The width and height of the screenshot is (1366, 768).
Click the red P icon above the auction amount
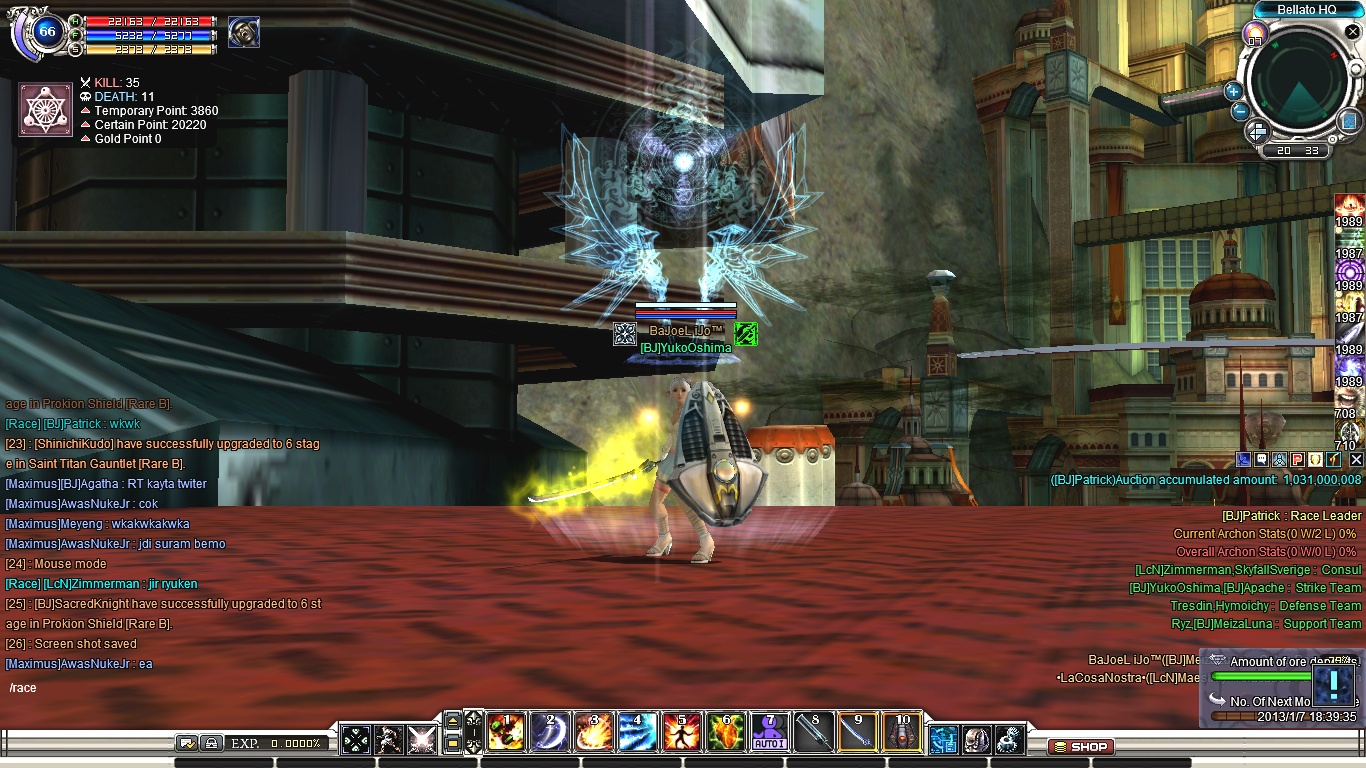(x=1296, y=459)
